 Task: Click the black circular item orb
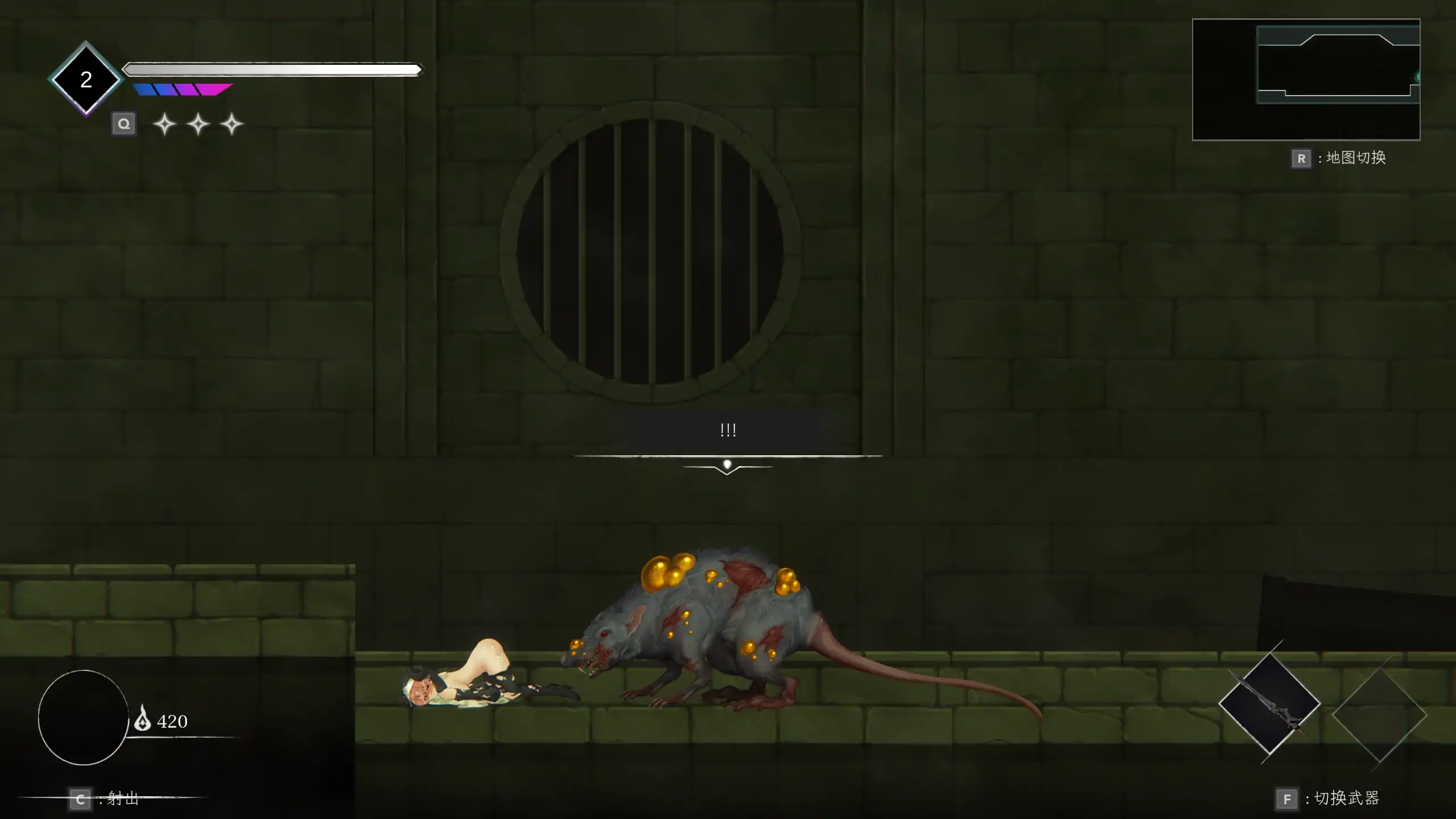83,717
